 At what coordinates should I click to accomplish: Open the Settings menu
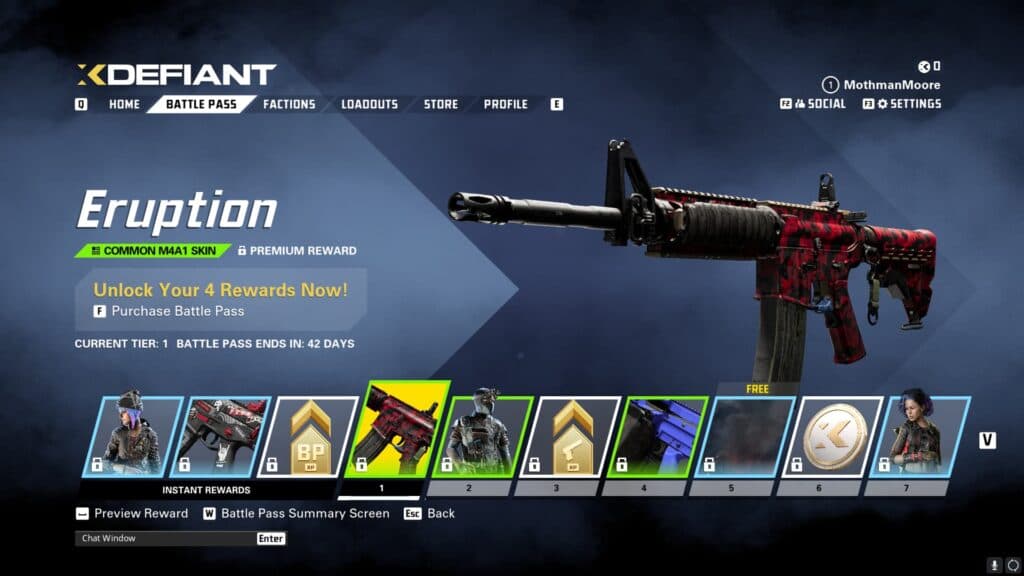point(908,104)
